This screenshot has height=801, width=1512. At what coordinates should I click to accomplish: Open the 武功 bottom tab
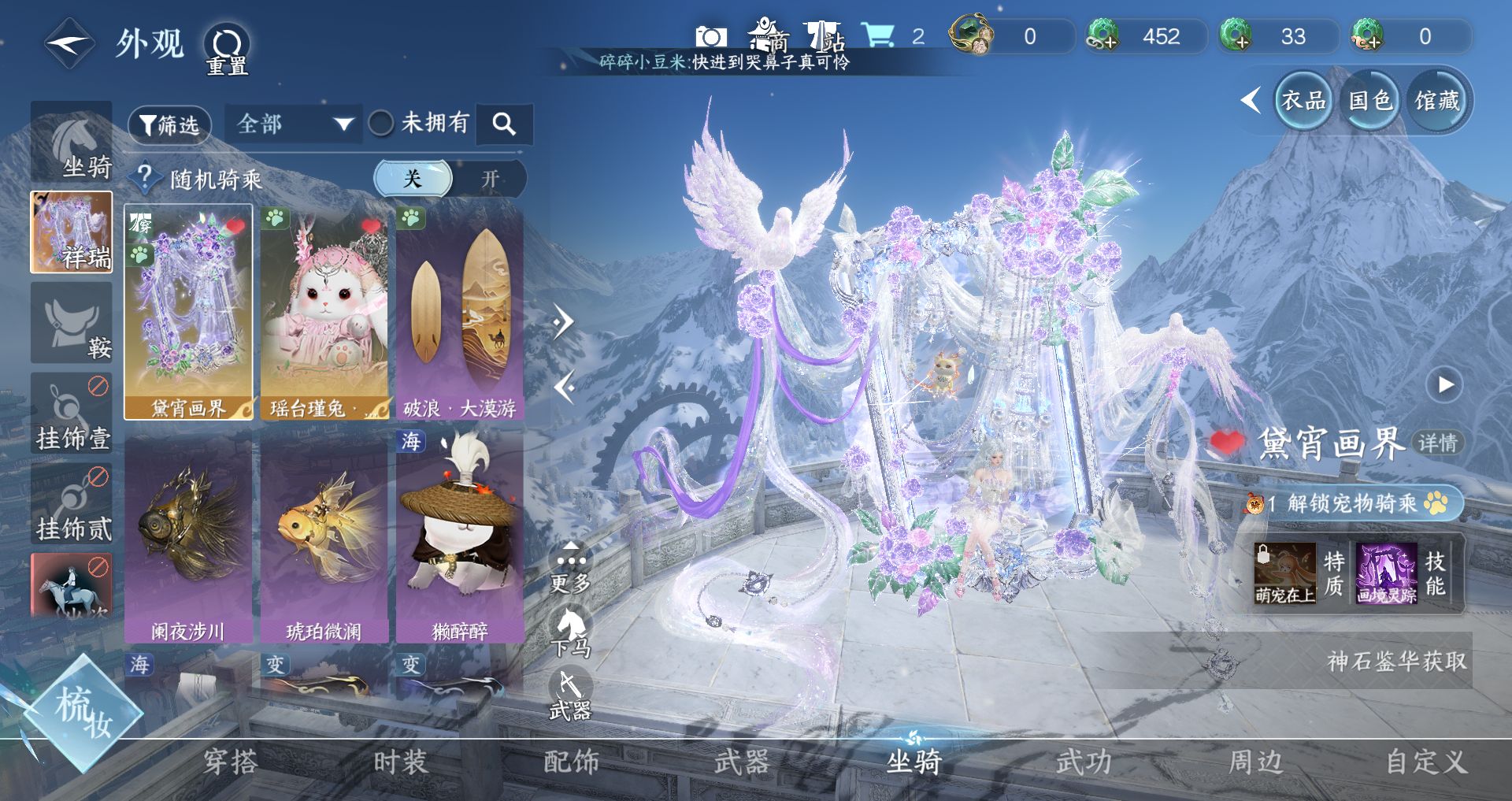pos(1084,762)
